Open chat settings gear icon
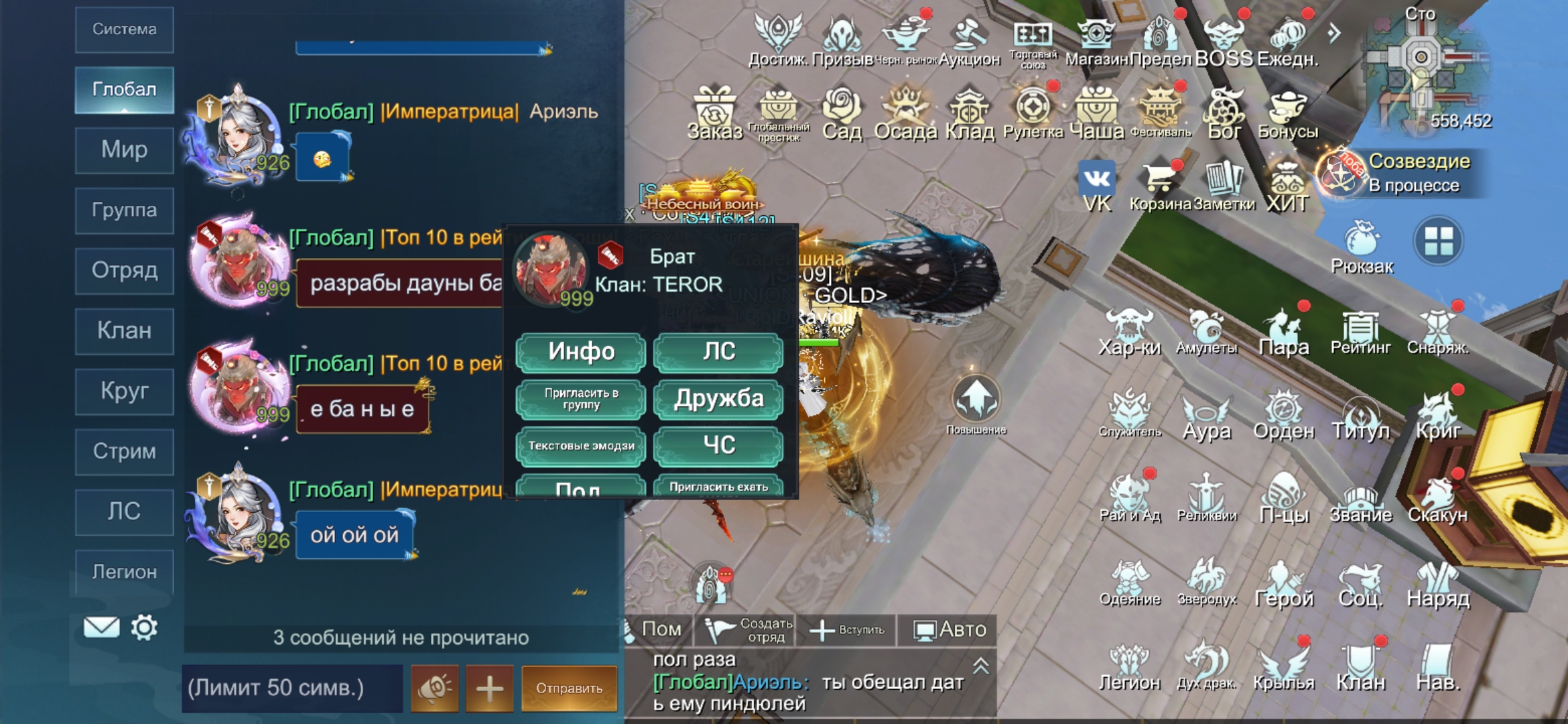The height and width of the screenshot is (724, 1568). point(144,627)
